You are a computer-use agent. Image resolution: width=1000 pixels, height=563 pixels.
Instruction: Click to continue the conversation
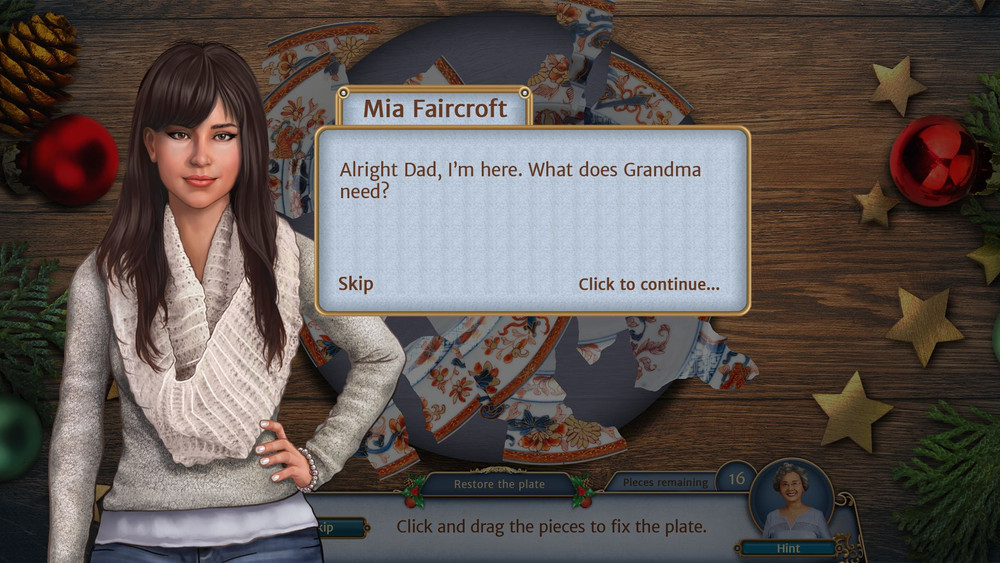click(648, 284)
